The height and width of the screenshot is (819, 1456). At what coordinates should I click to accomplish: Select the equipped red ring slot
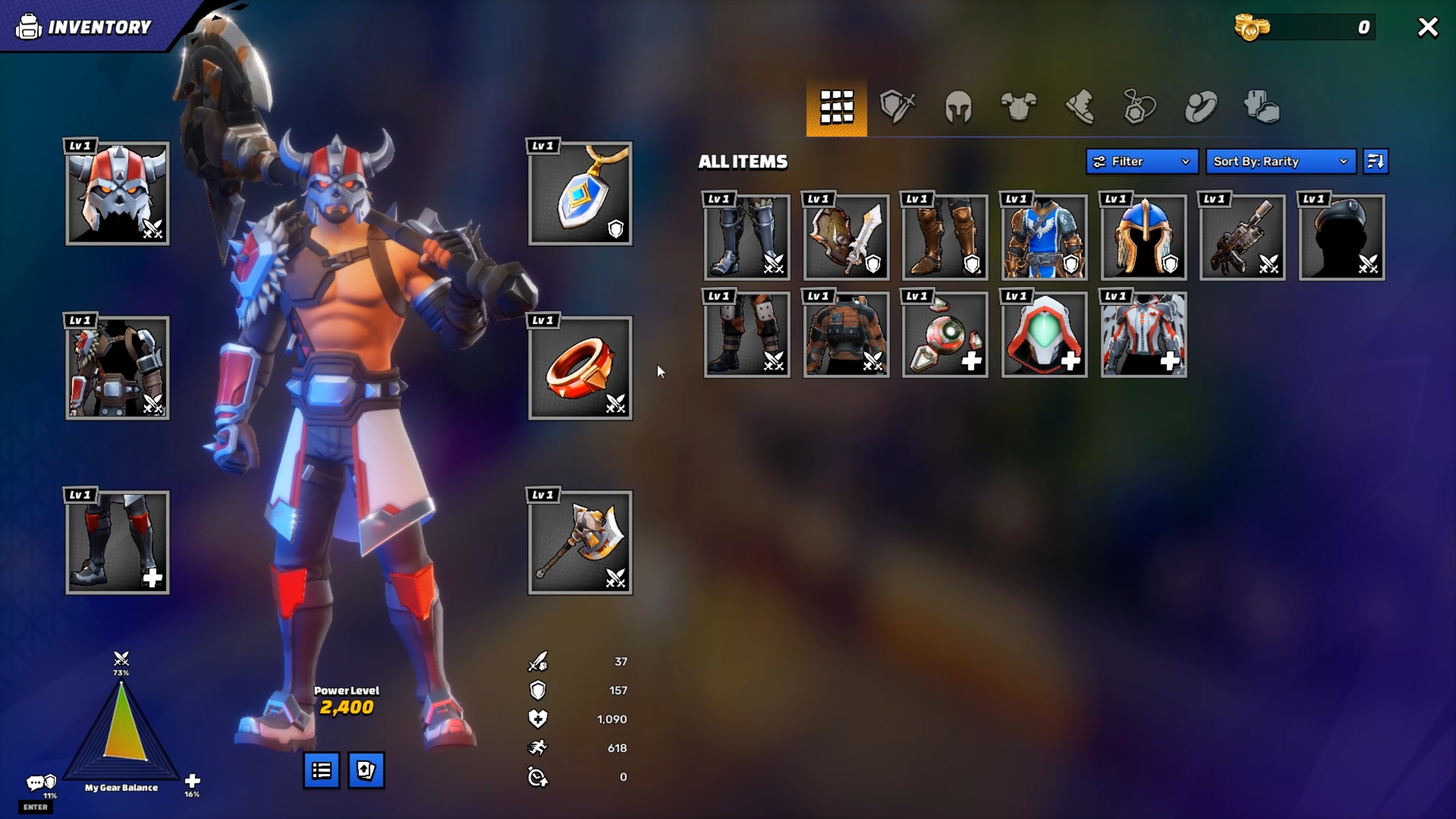click(580, 368)
